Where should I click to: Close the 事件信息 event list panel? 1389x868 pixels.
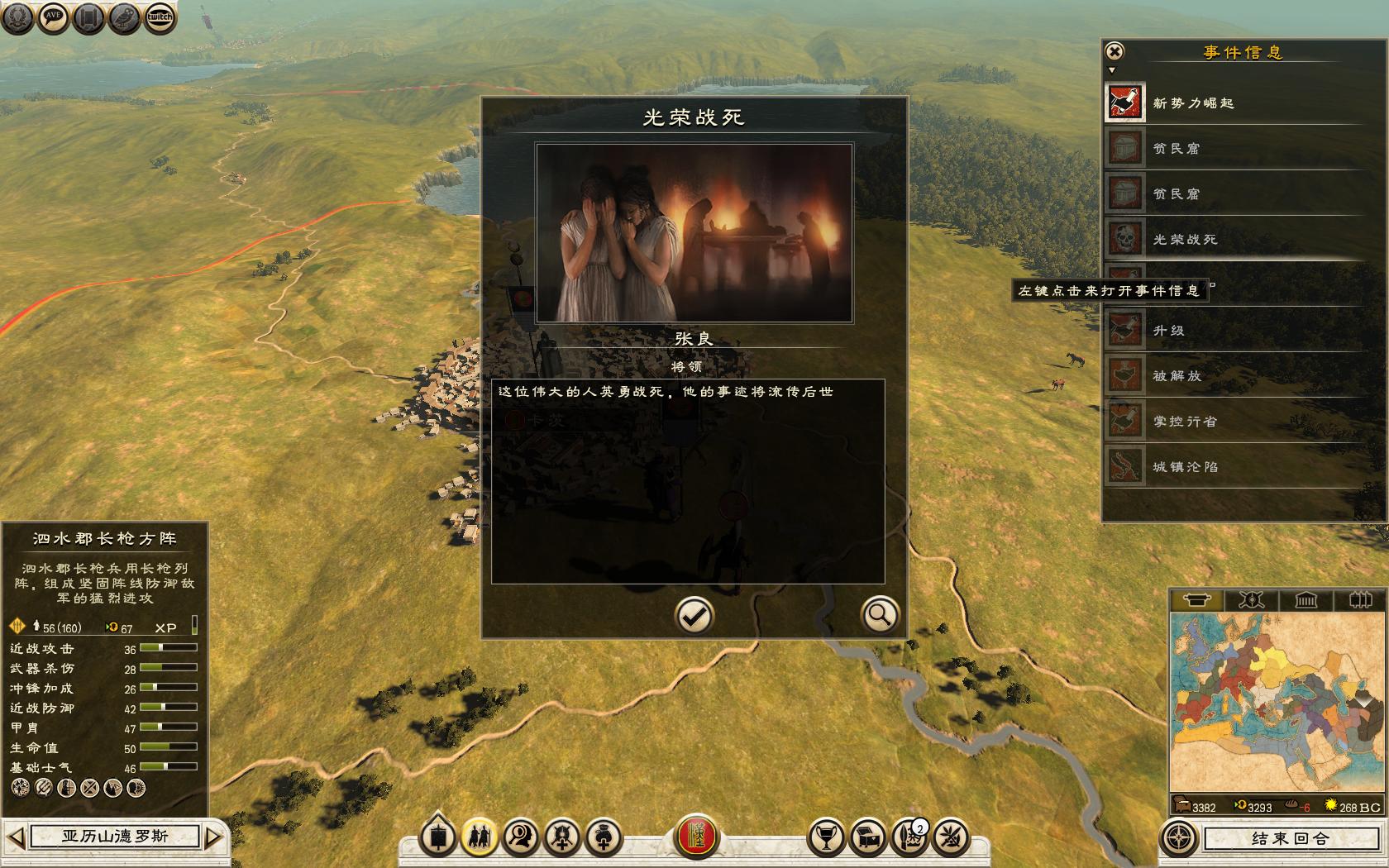[x=1115, y=51]
